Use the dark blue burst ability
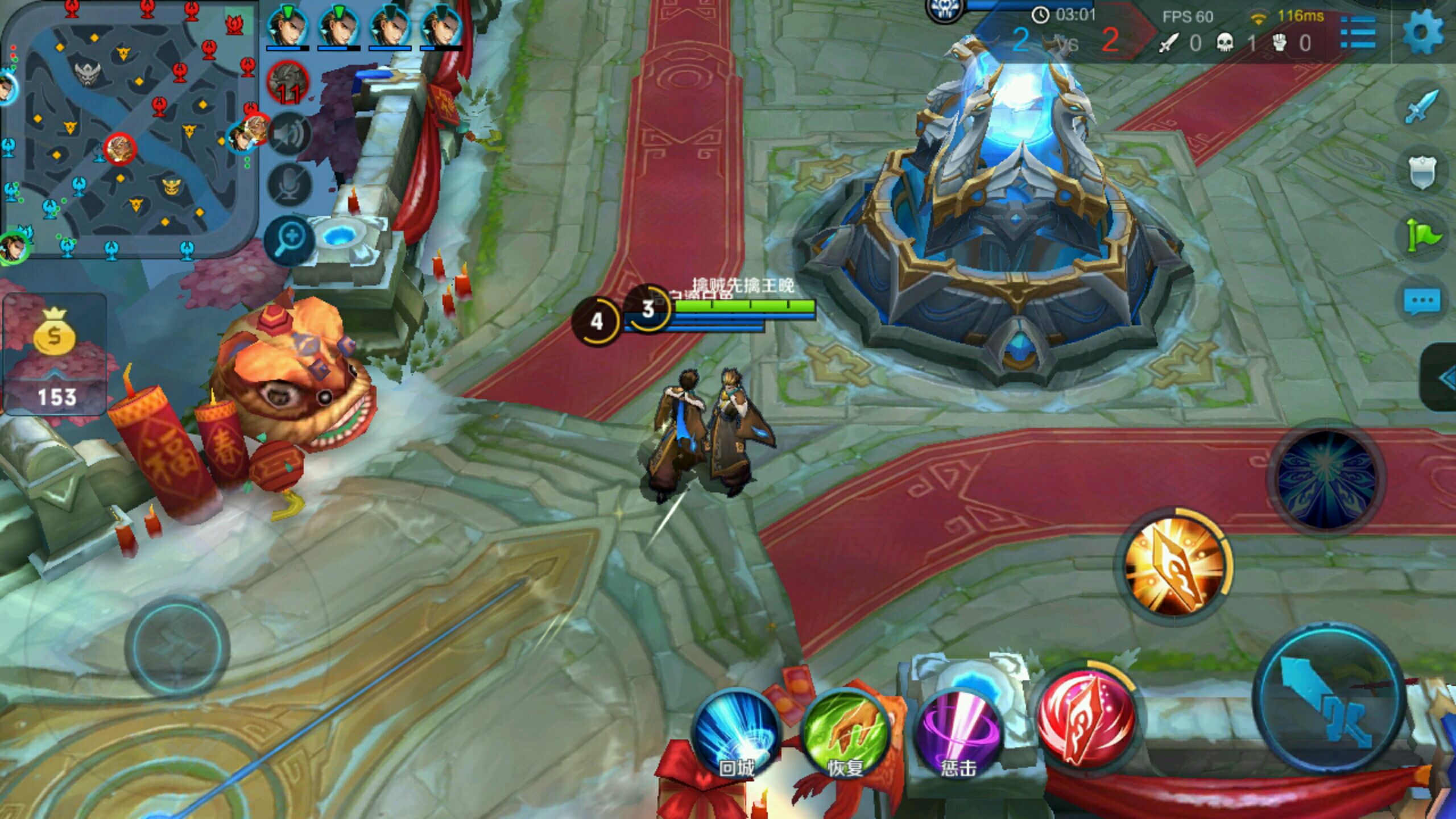1456x819 pixels. coord(1327,479)
